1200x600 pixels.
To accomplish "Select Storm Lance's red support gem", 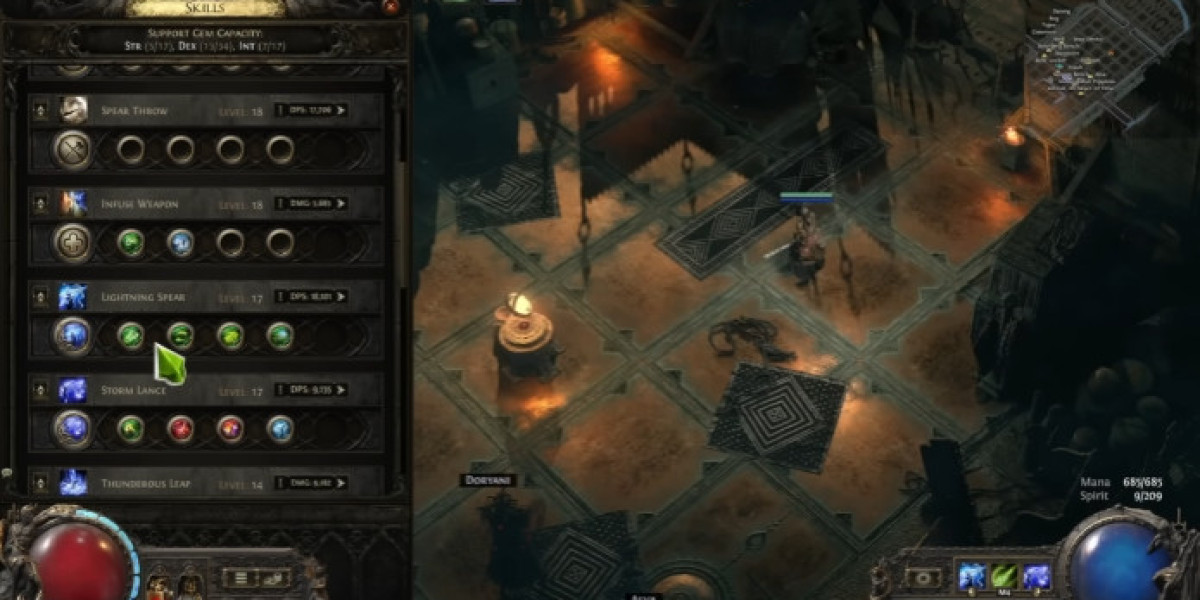I will (x=181, y=429).
